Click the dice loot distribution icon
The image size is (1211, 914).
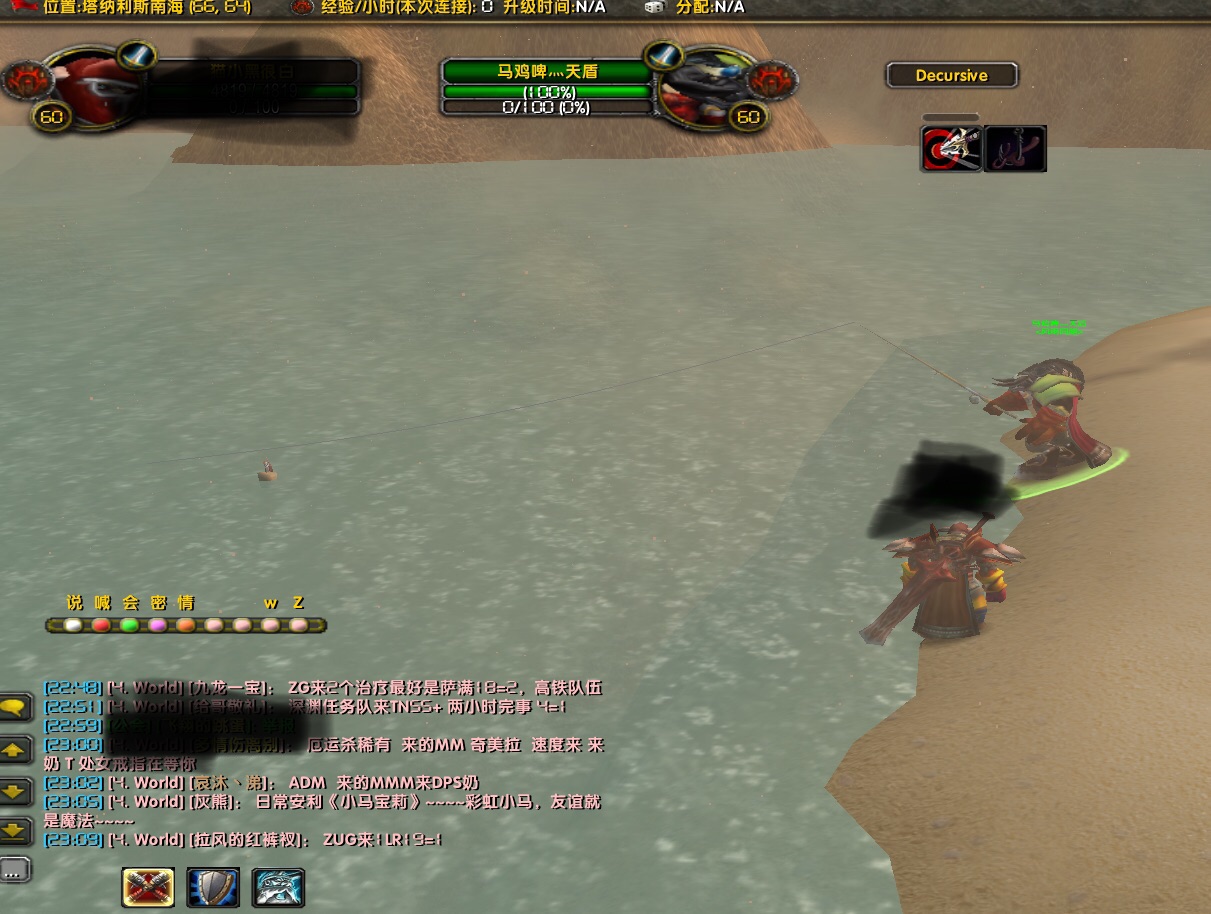coord(654,7)
